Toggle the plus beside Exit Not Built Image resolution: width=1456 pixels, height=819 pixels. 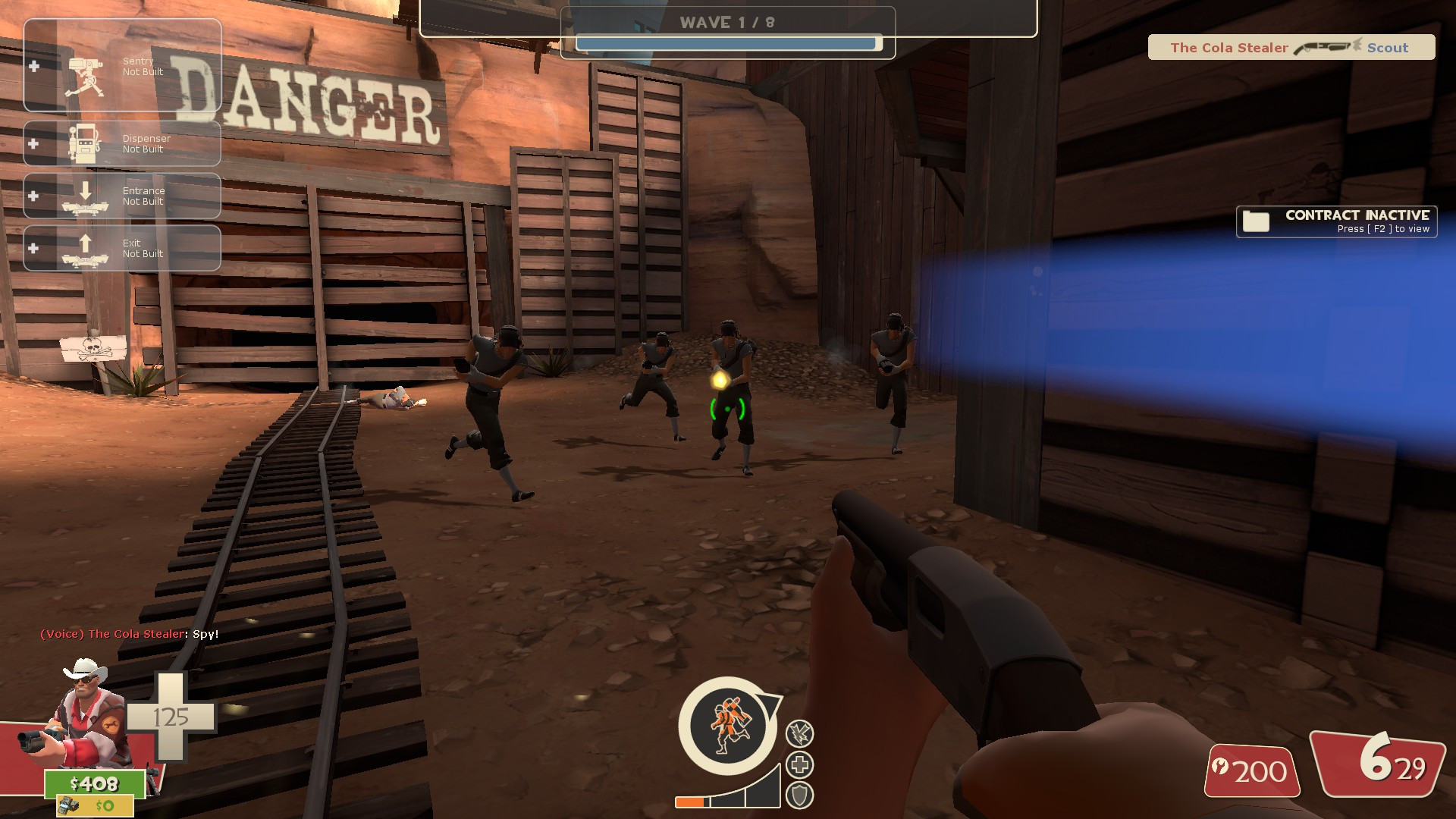pyautogui.click(x=33, y=247)
